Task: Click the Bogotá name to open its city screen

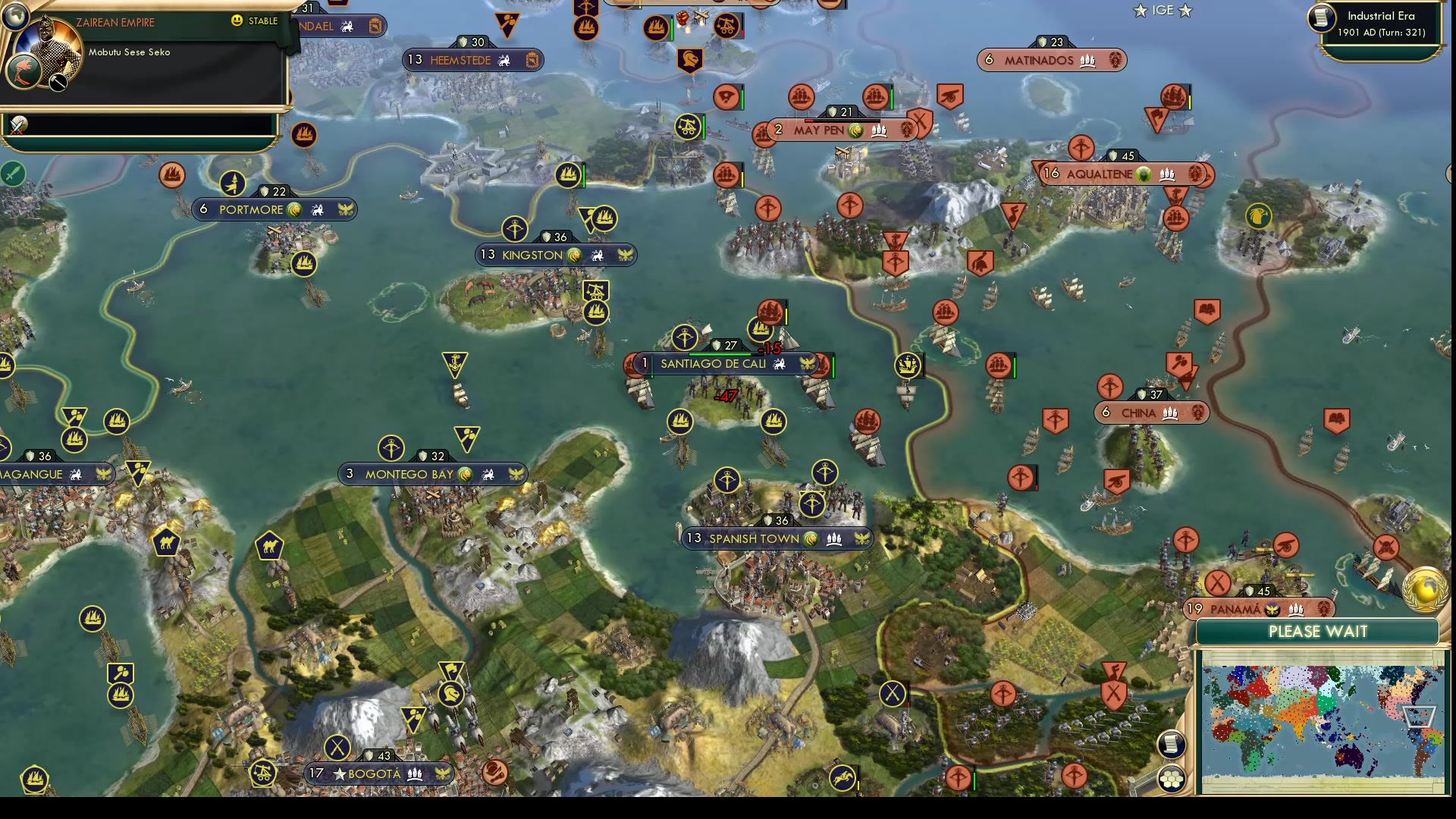Action: 373,773
